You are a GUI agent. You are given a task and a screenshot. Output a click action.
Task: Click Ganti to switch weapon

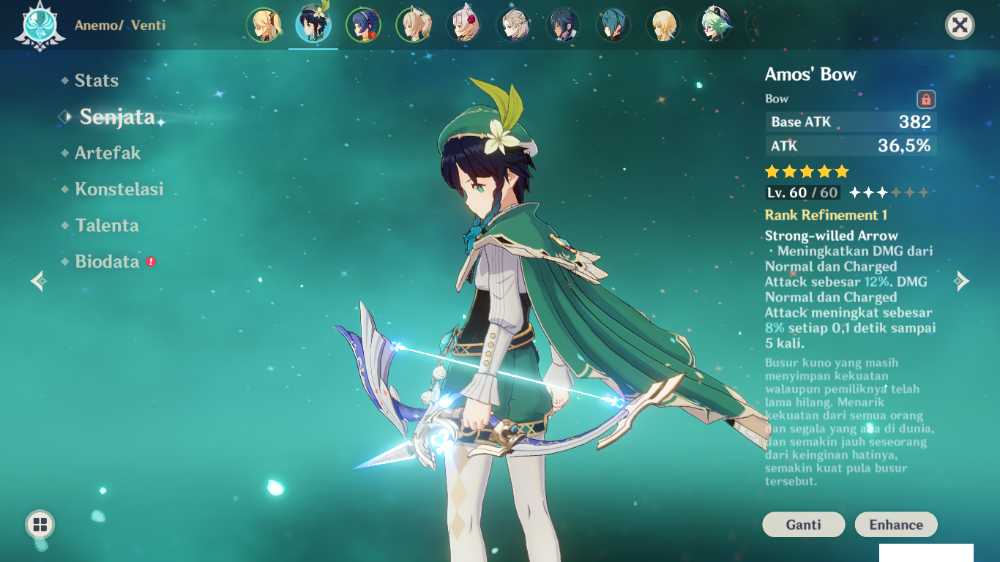point(803,525)
